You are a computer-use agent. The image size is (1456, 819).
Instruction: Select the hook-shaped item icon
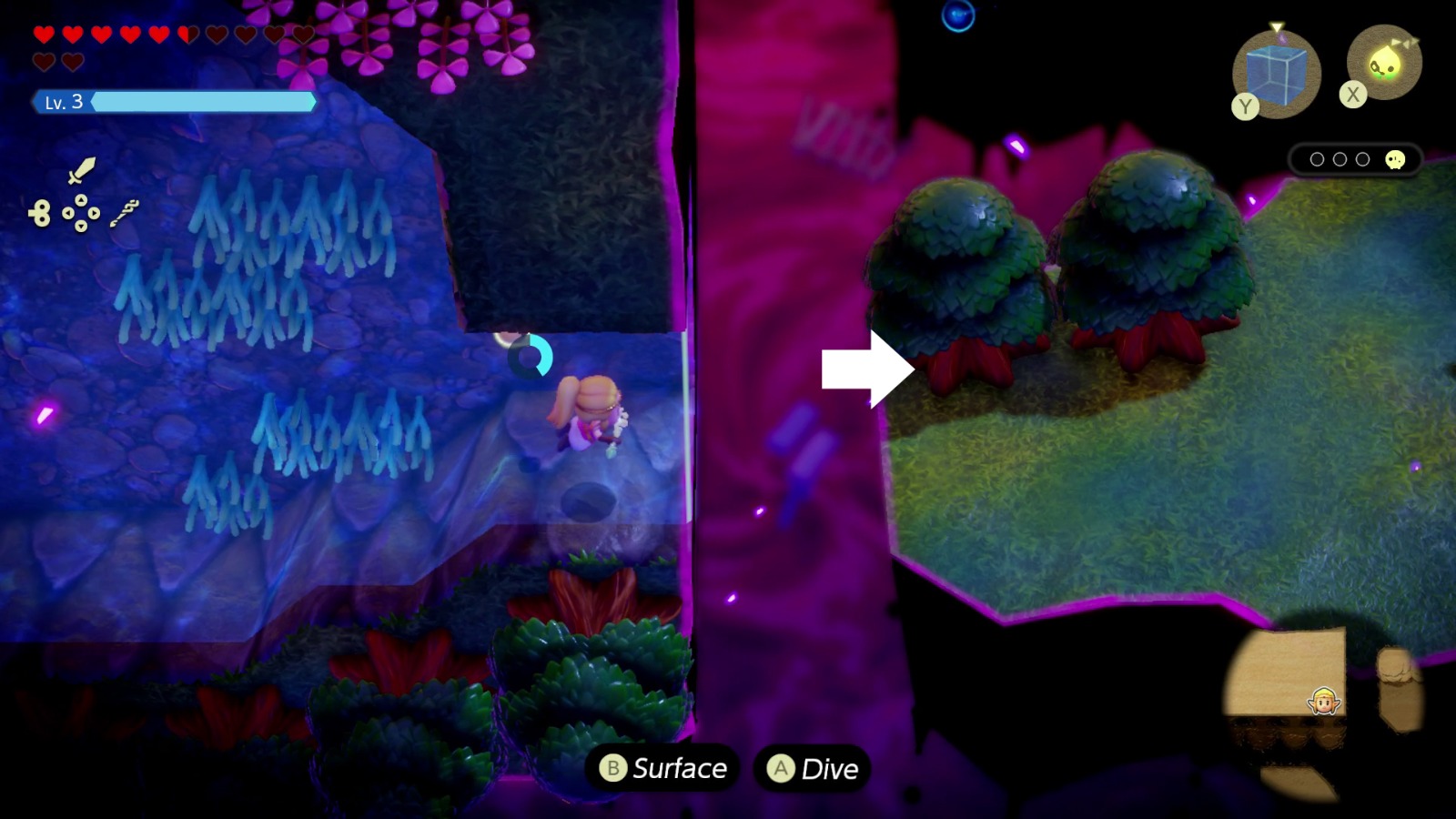tap(124, 213)
